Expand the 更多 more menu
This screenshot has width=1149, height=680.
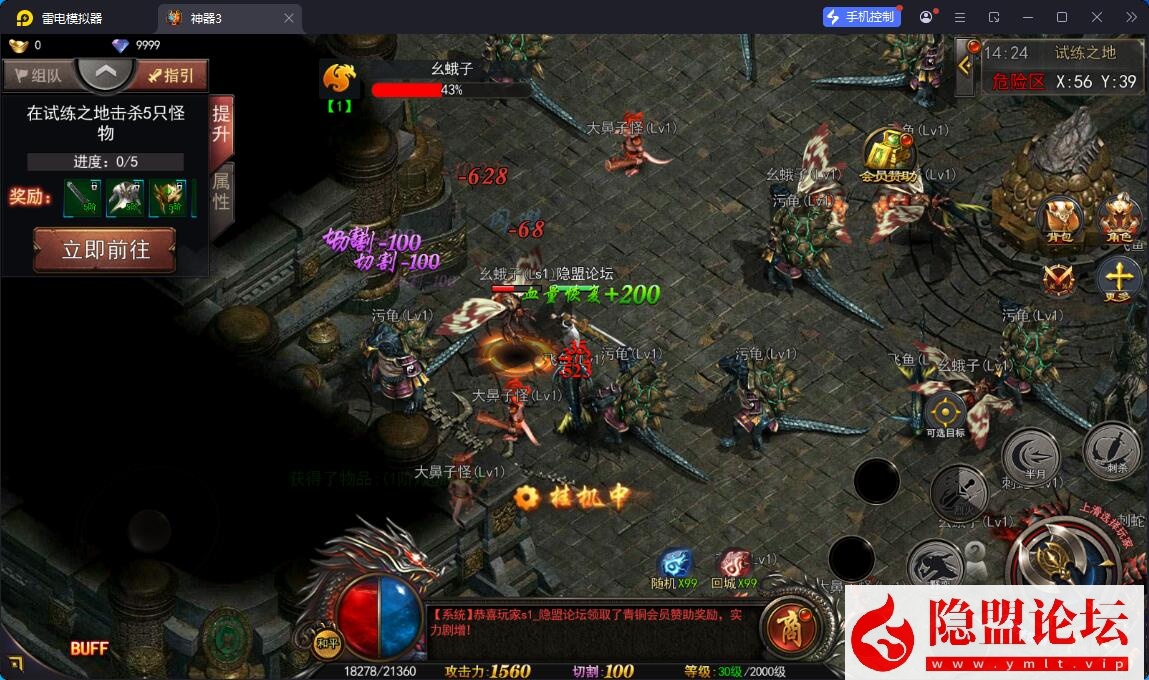pos(1119,279)
